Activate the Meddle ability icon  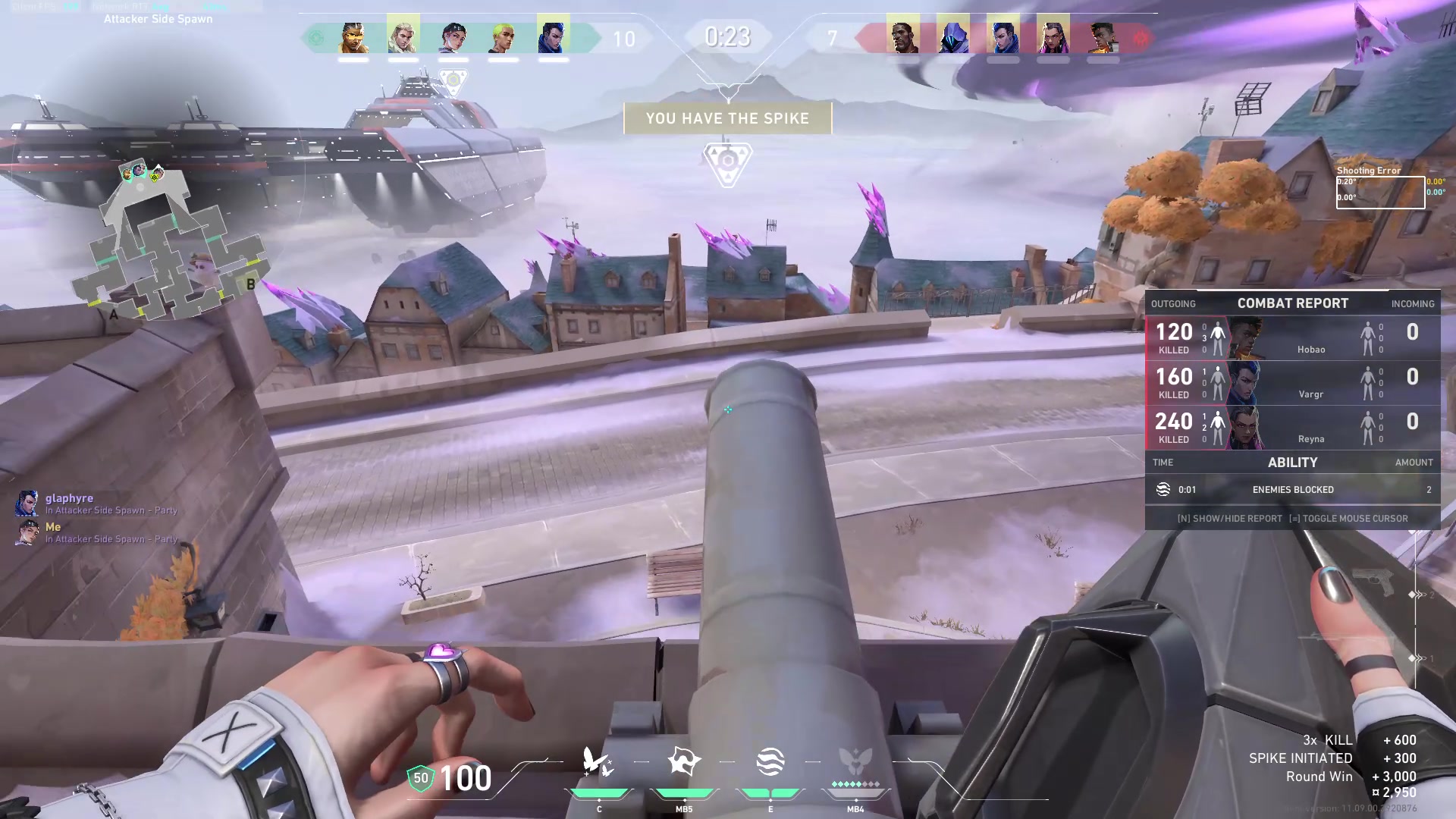684,761
